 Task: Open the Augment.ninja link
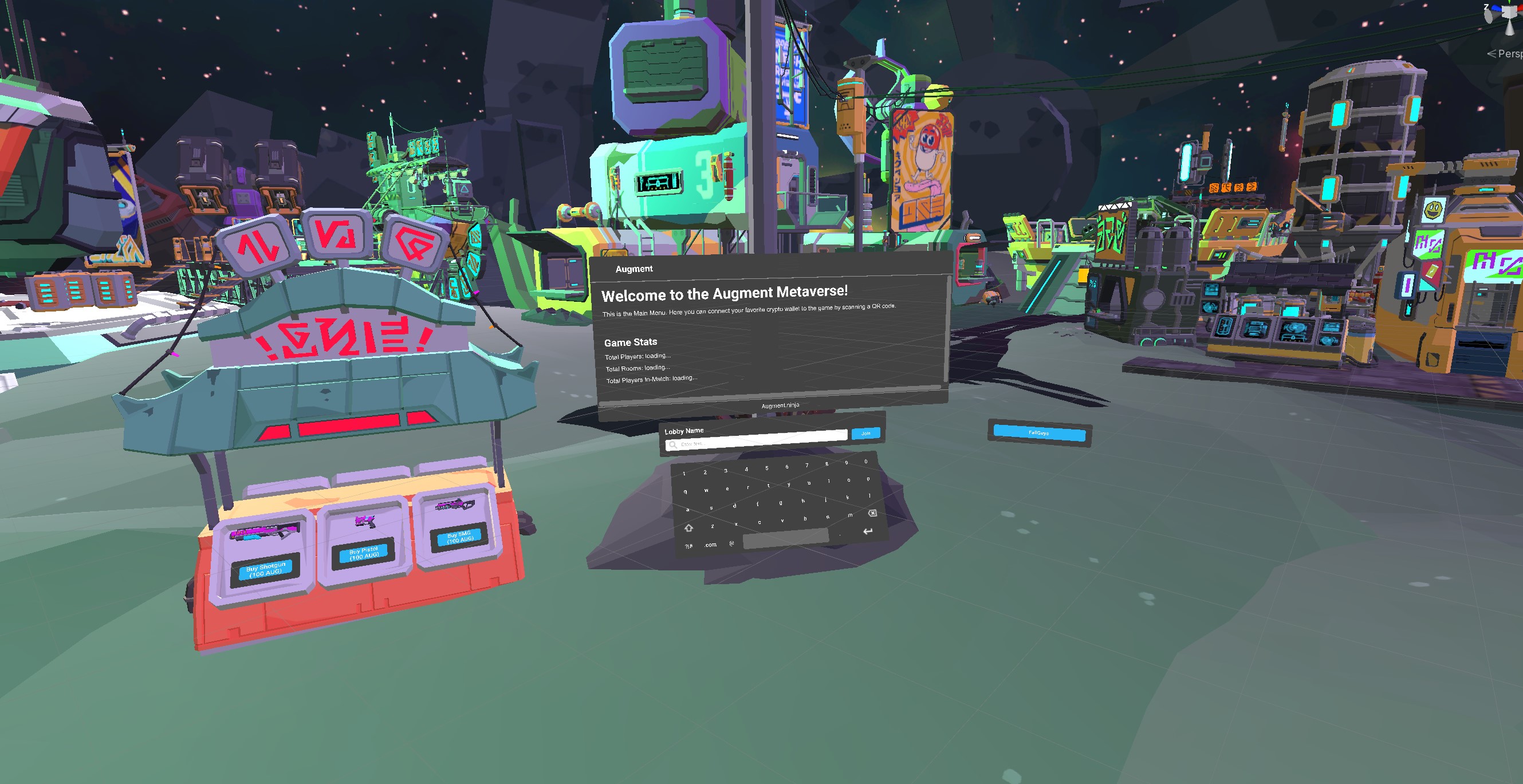click(780, 405)
